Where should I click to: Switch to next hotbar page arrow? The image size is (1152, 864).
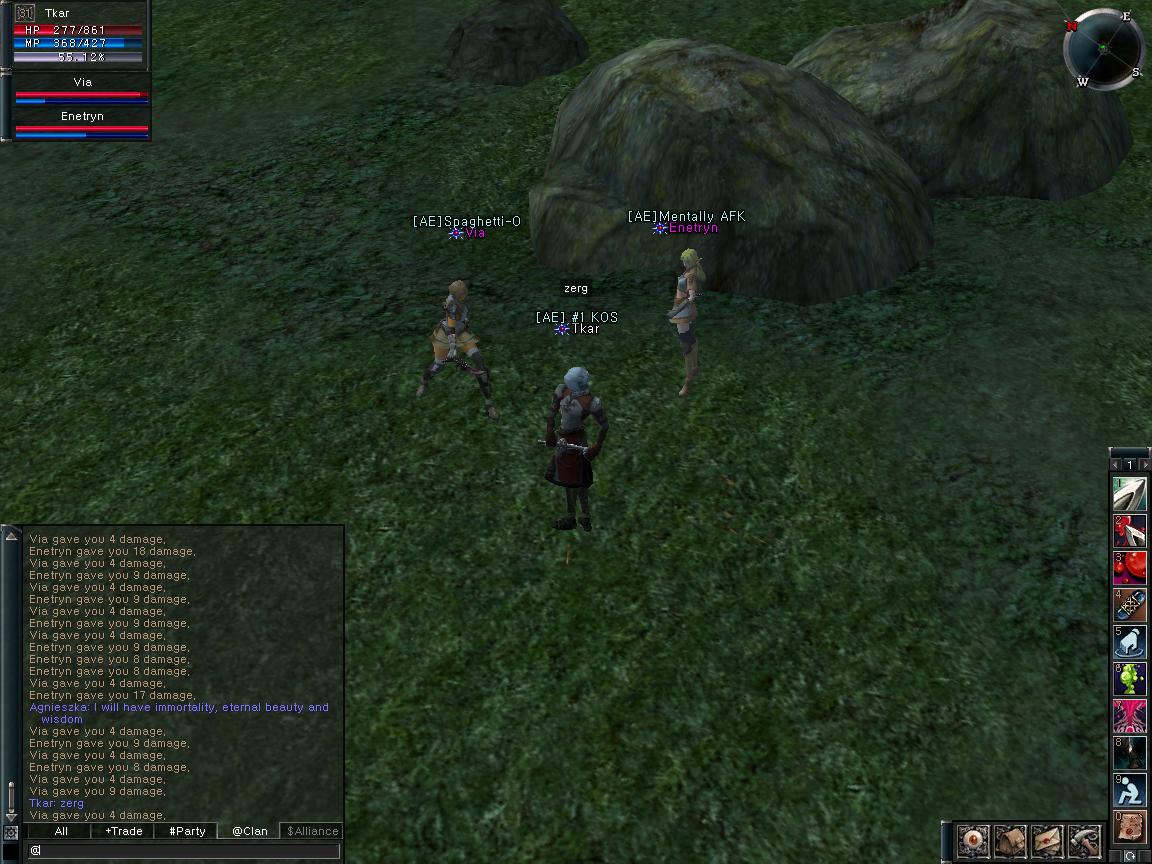click(1143, 465)
